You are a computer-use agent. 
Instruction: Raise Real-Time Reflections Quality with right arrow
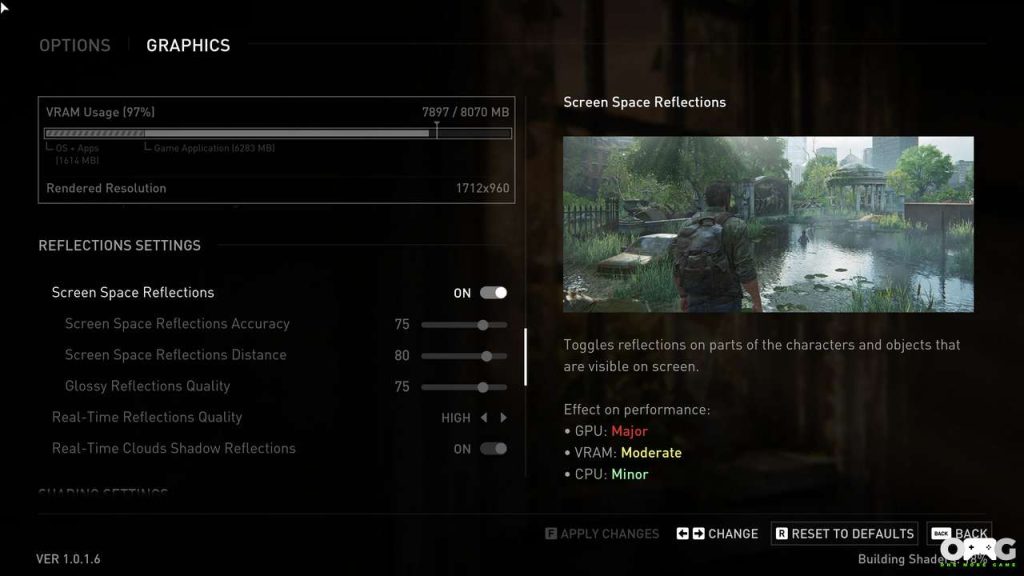click(504, 418)
